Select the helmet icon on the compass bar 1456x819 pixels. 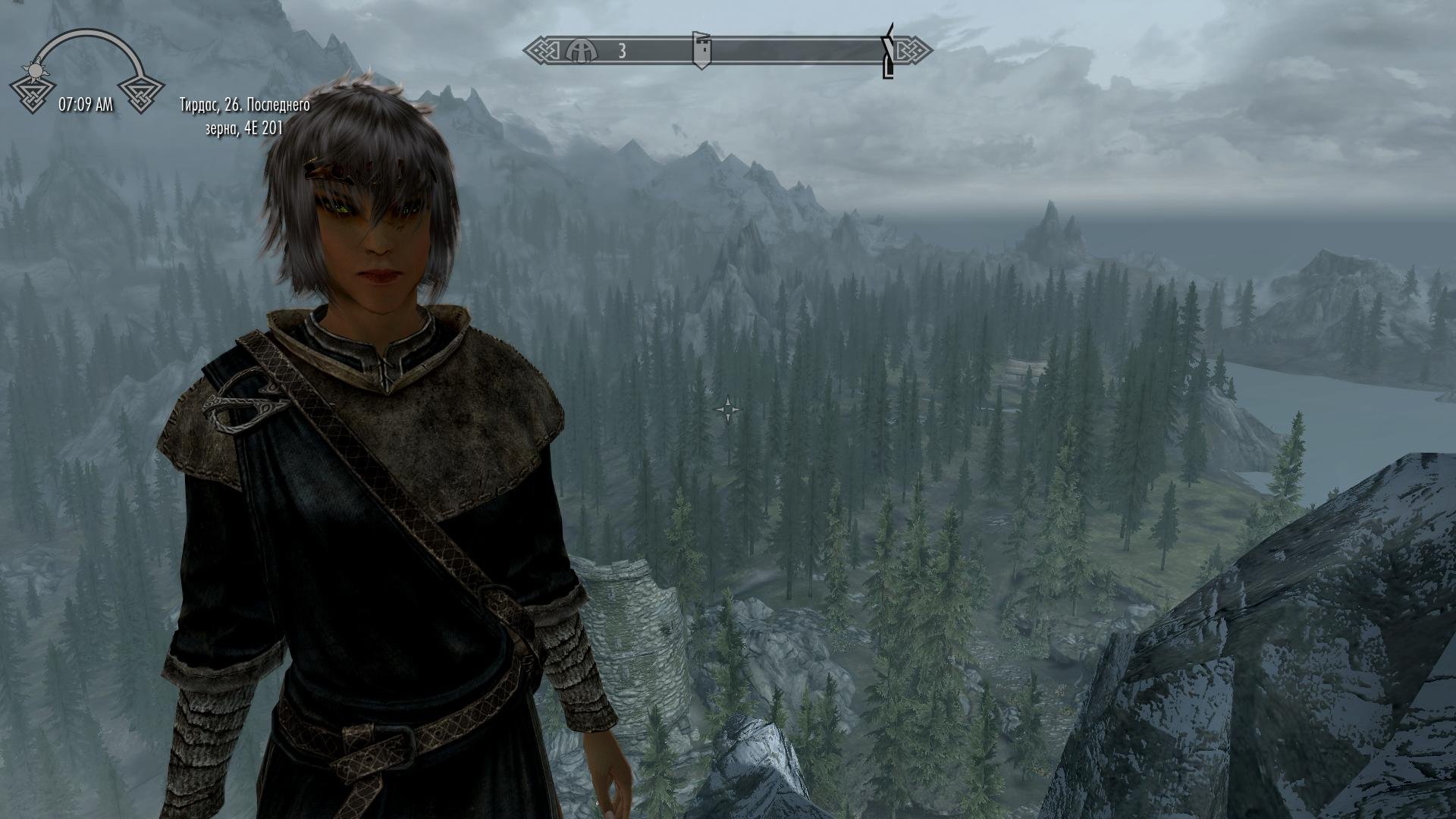581,51
